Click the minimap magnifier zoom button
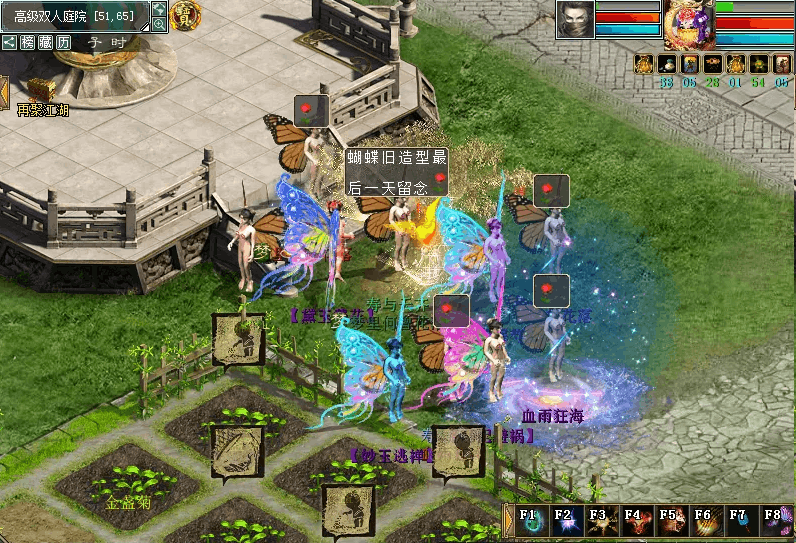This screenshot has width=796, height=543. pos(158,23)
